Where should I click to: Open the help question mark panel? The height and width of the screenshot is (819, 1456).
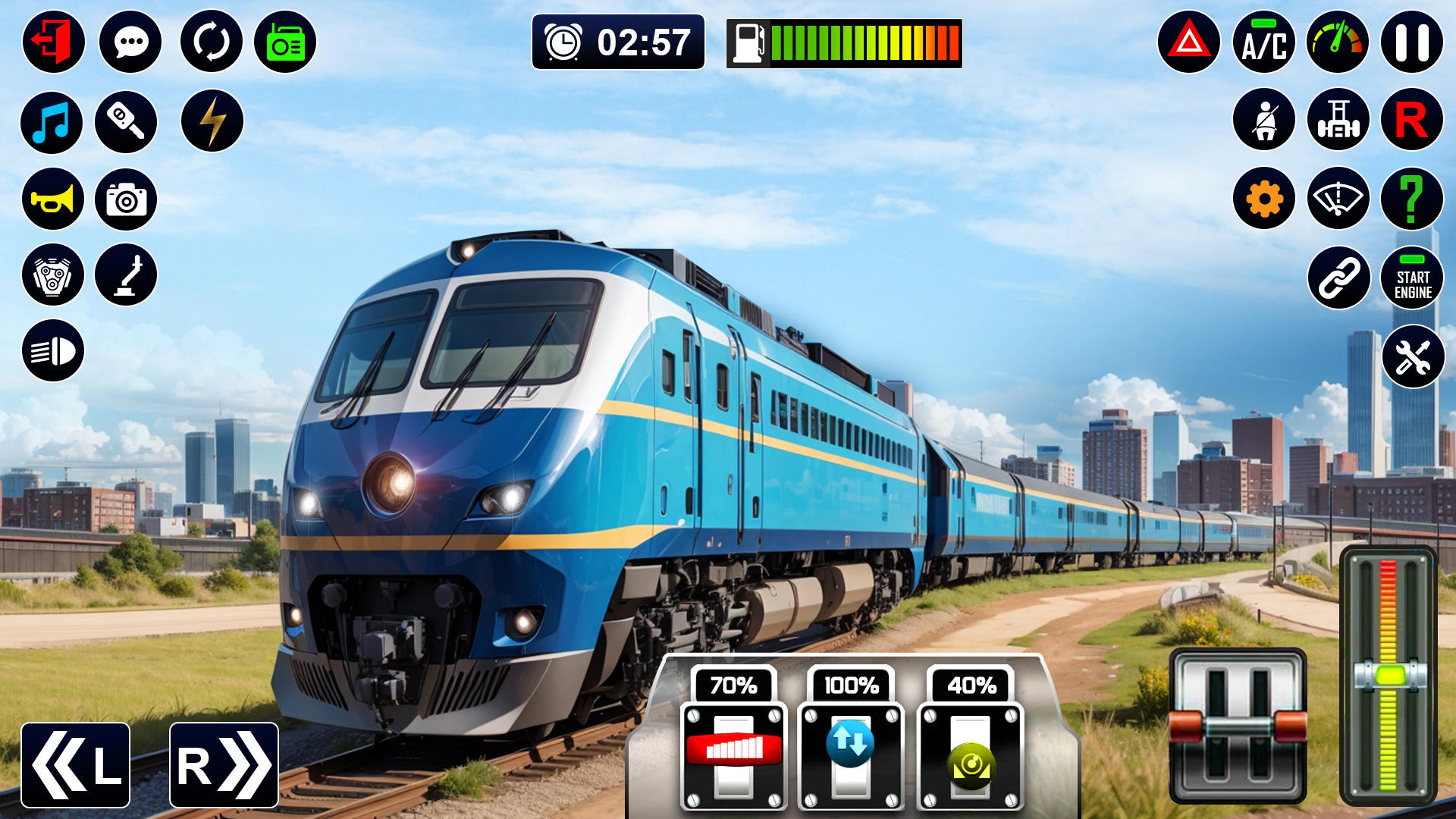click(x=1411, y=199)
